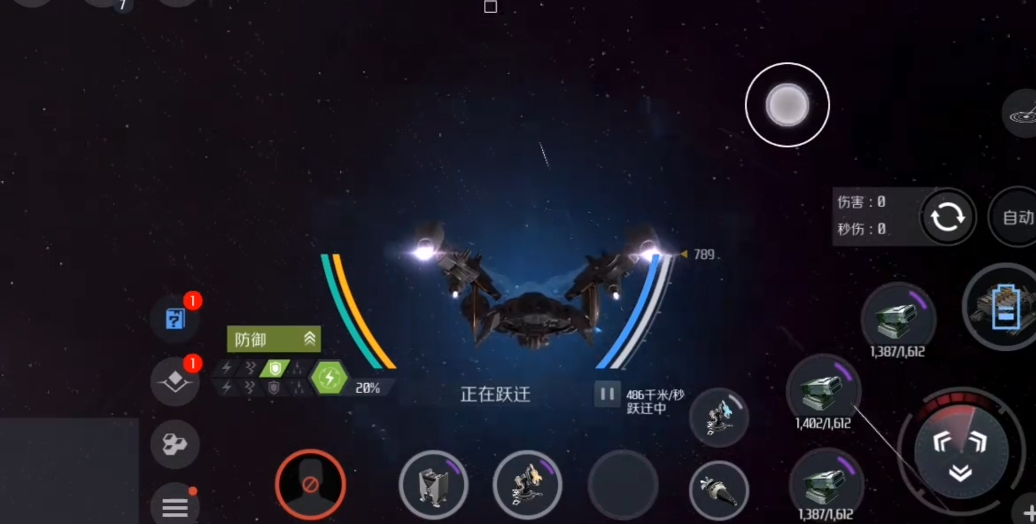Activate the cone-shaped thruster module
This screenshot has width=1036, height=524.
click(x=719, y=490)
